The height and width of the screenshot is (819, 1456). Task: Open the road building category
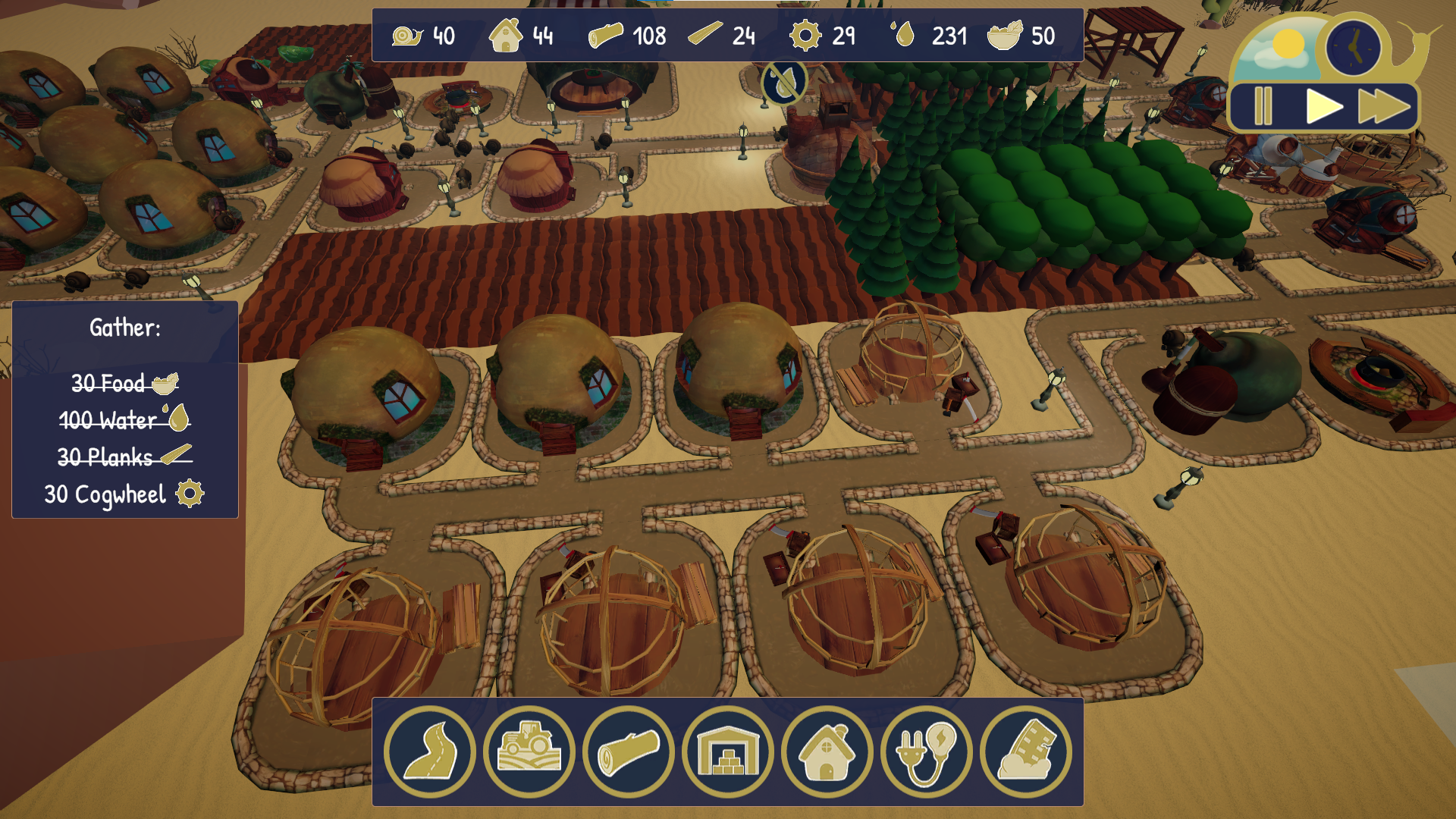[x=430, y=752]
